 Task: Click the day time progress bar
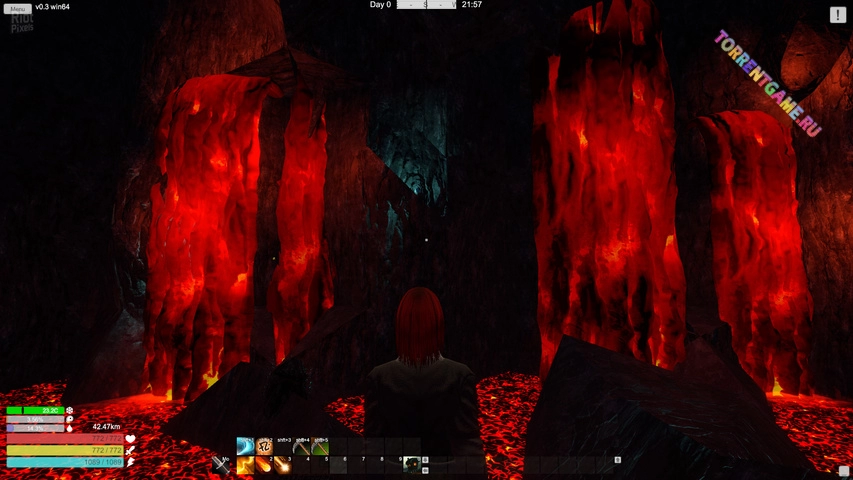tap(427, 5)
